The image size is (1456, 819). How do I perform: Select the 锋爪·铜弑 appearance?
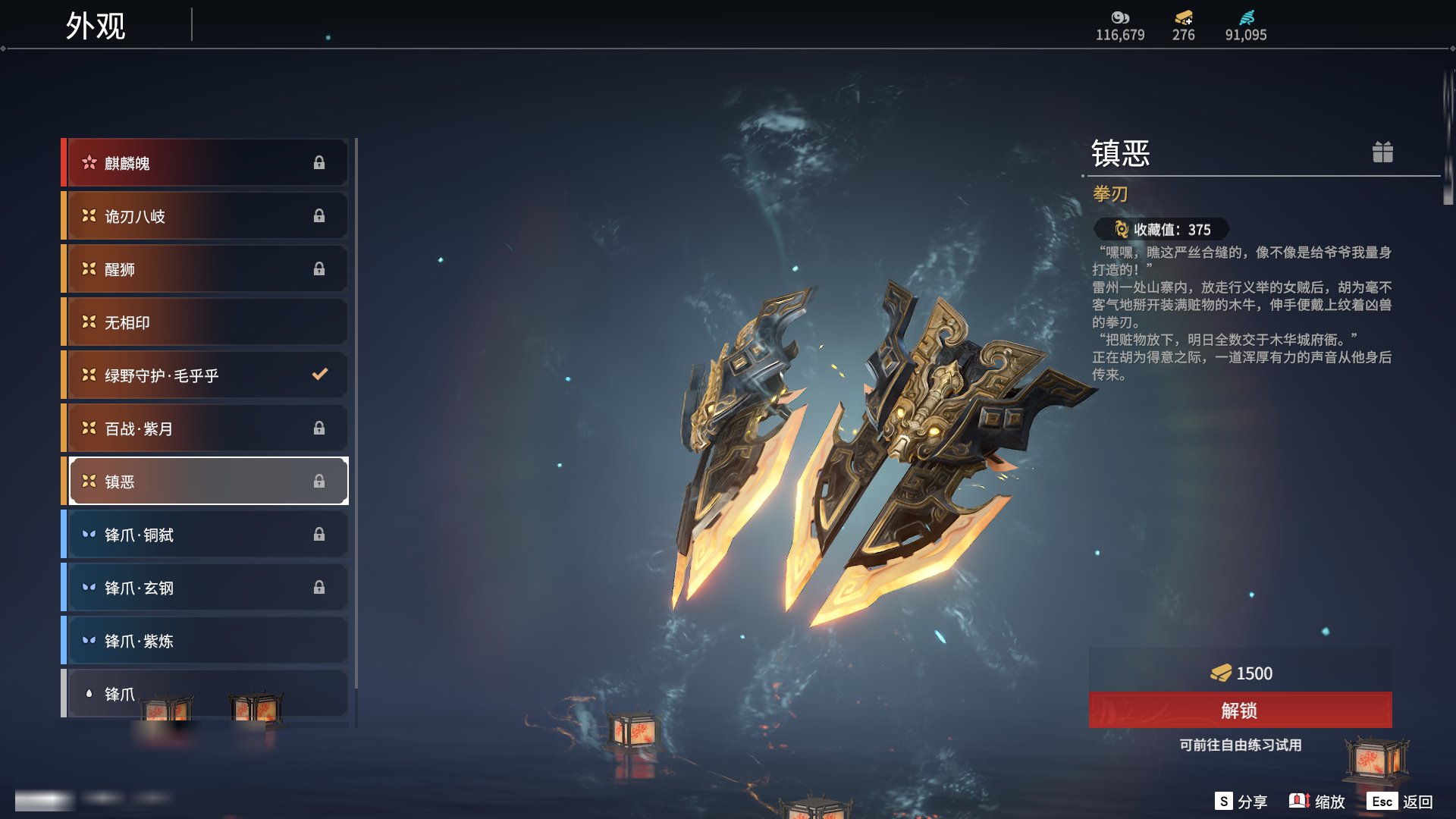206,535
